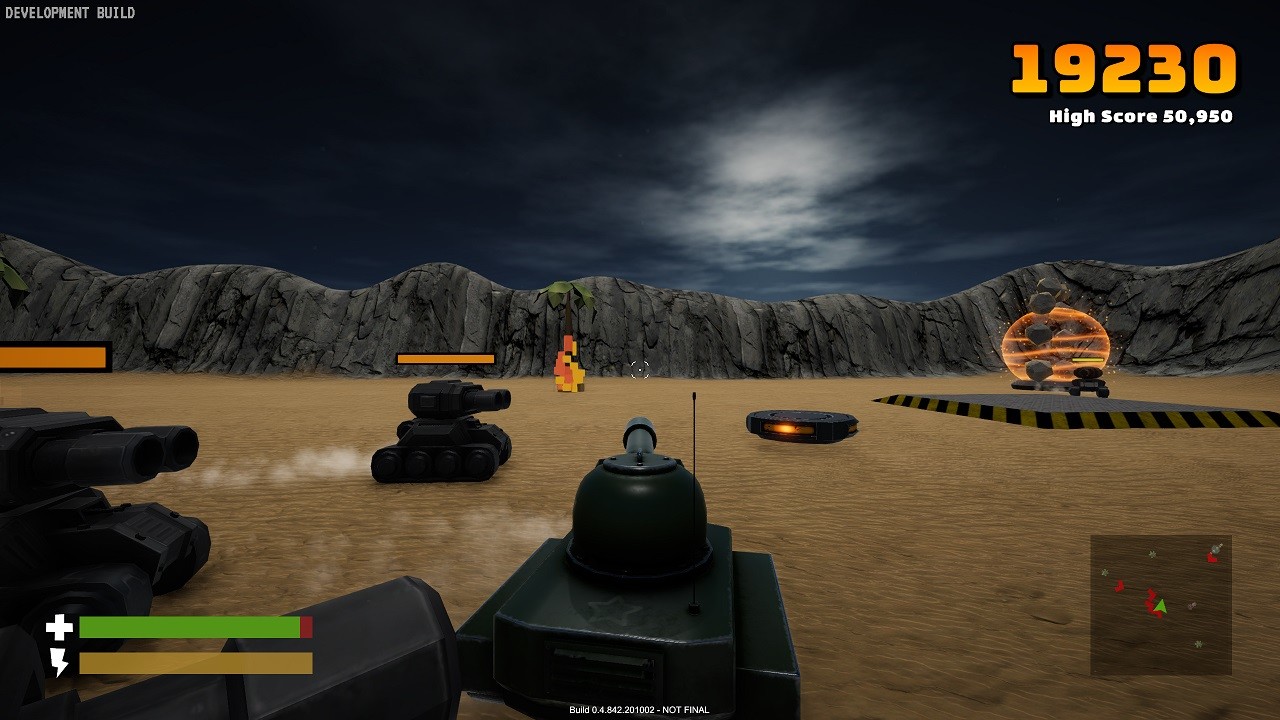The height and width of the screenshot is (720, 1280).
Task: Click a red enemy marker on the minimap
Action: pos(1120,585)
